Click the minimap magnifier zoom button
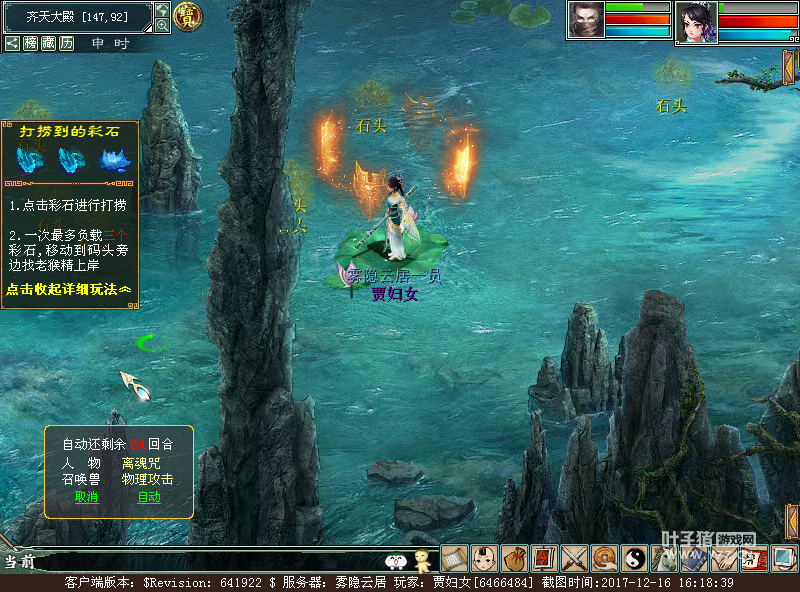This screenshot has width=800, height=592. (x=162, y=25)
